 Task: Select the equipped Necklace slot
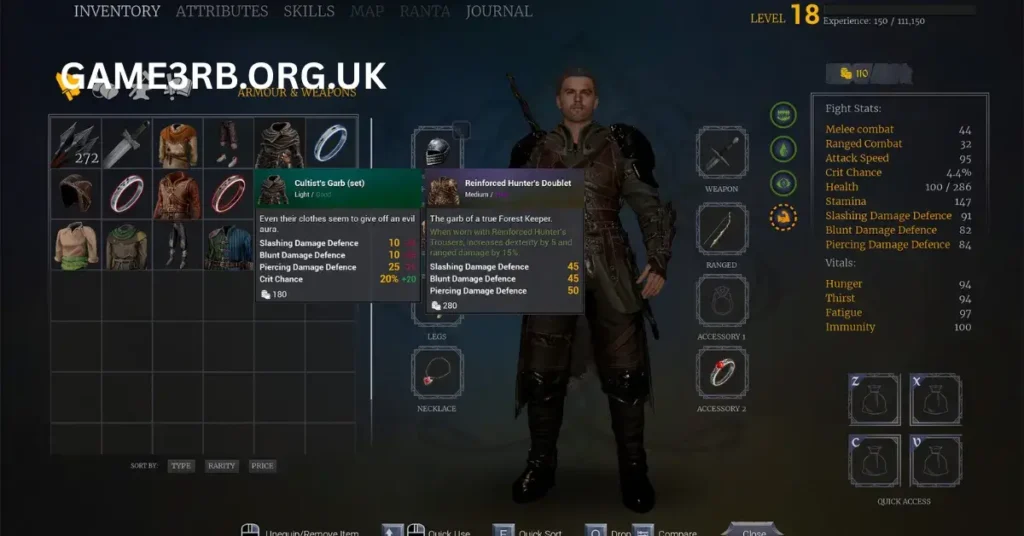(x=437, y=373)
